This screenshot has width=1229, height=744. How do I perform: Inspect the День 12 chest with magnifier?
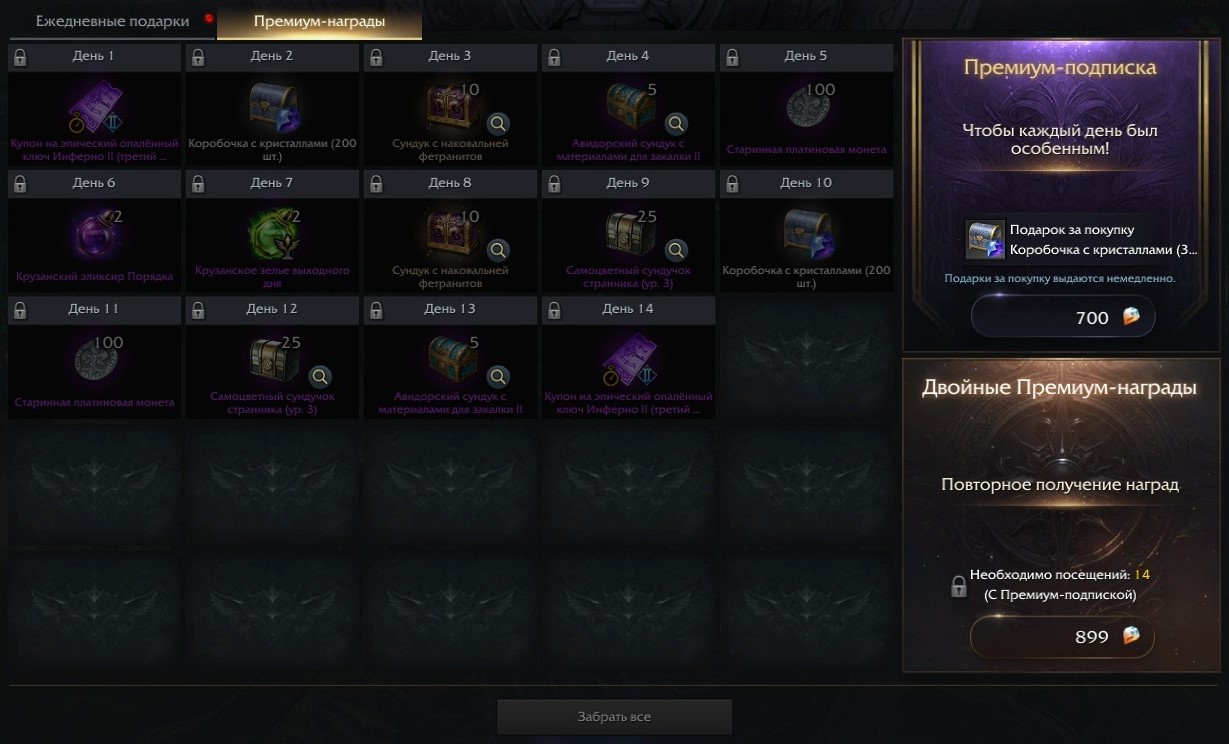click(320, 377)
